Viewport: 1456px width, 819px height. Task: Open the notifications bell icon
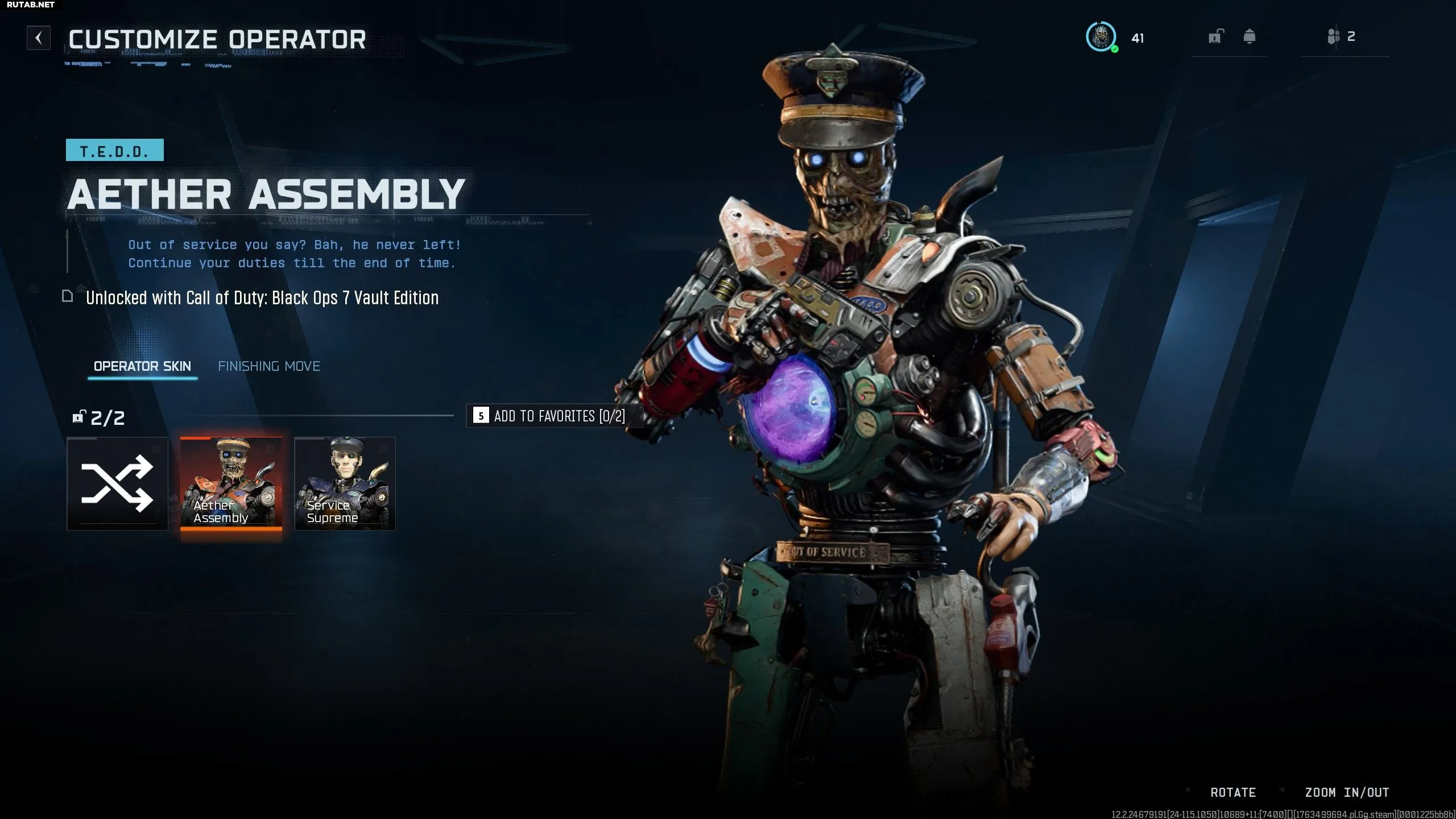[x=1250, y=38]
